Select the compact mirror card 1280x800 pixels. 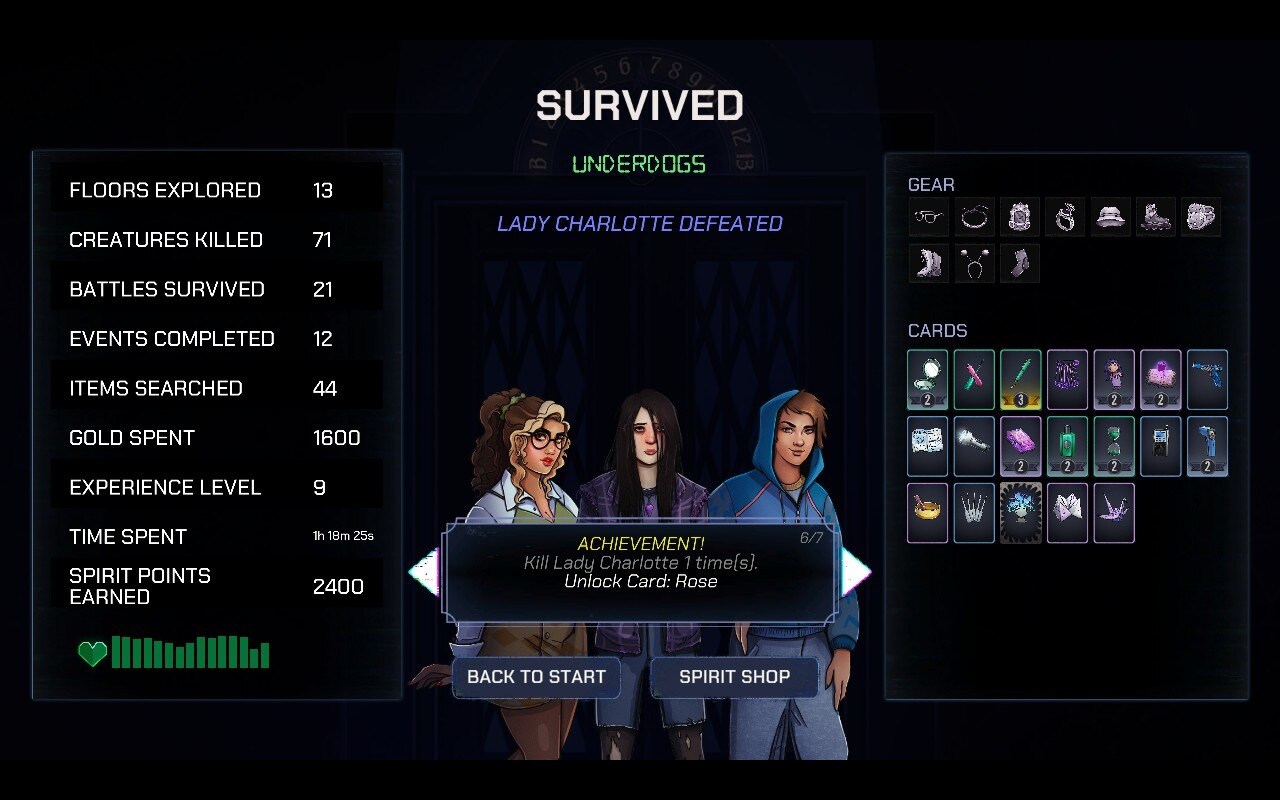coord(927,379)
